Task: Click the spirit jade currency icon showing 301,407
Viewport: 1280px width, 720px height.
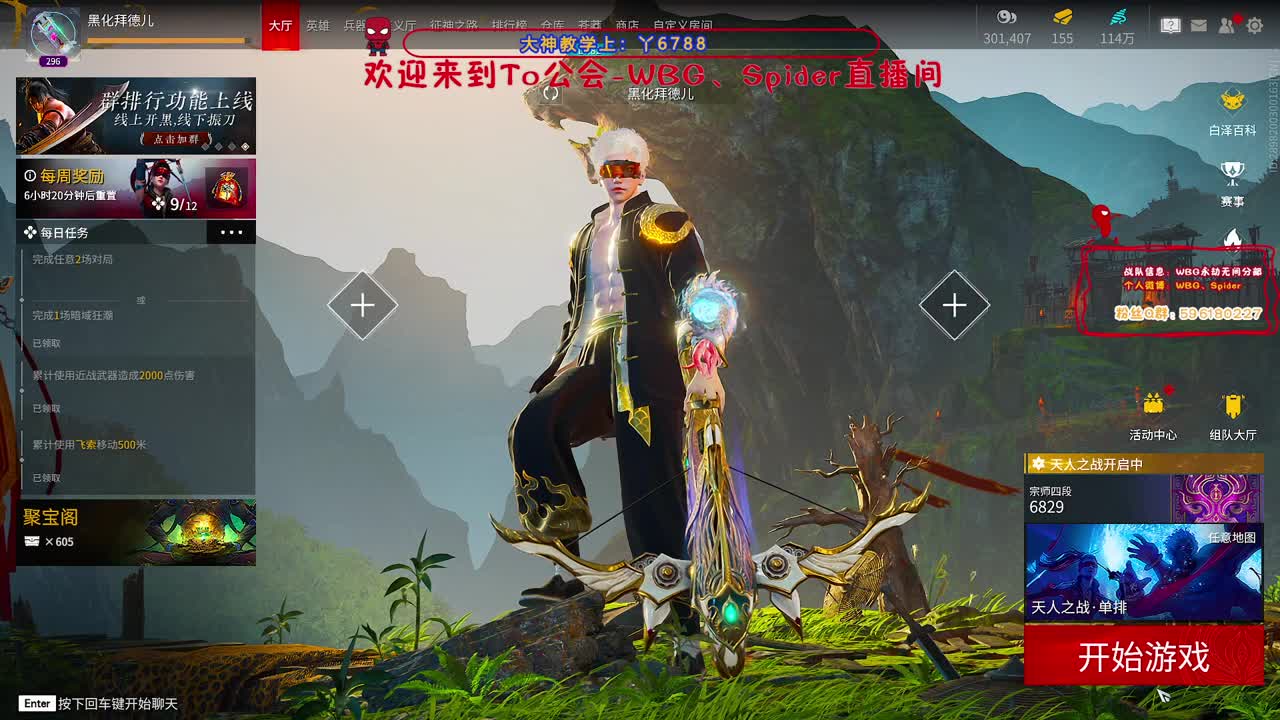Action: [x=1003, y=20]
